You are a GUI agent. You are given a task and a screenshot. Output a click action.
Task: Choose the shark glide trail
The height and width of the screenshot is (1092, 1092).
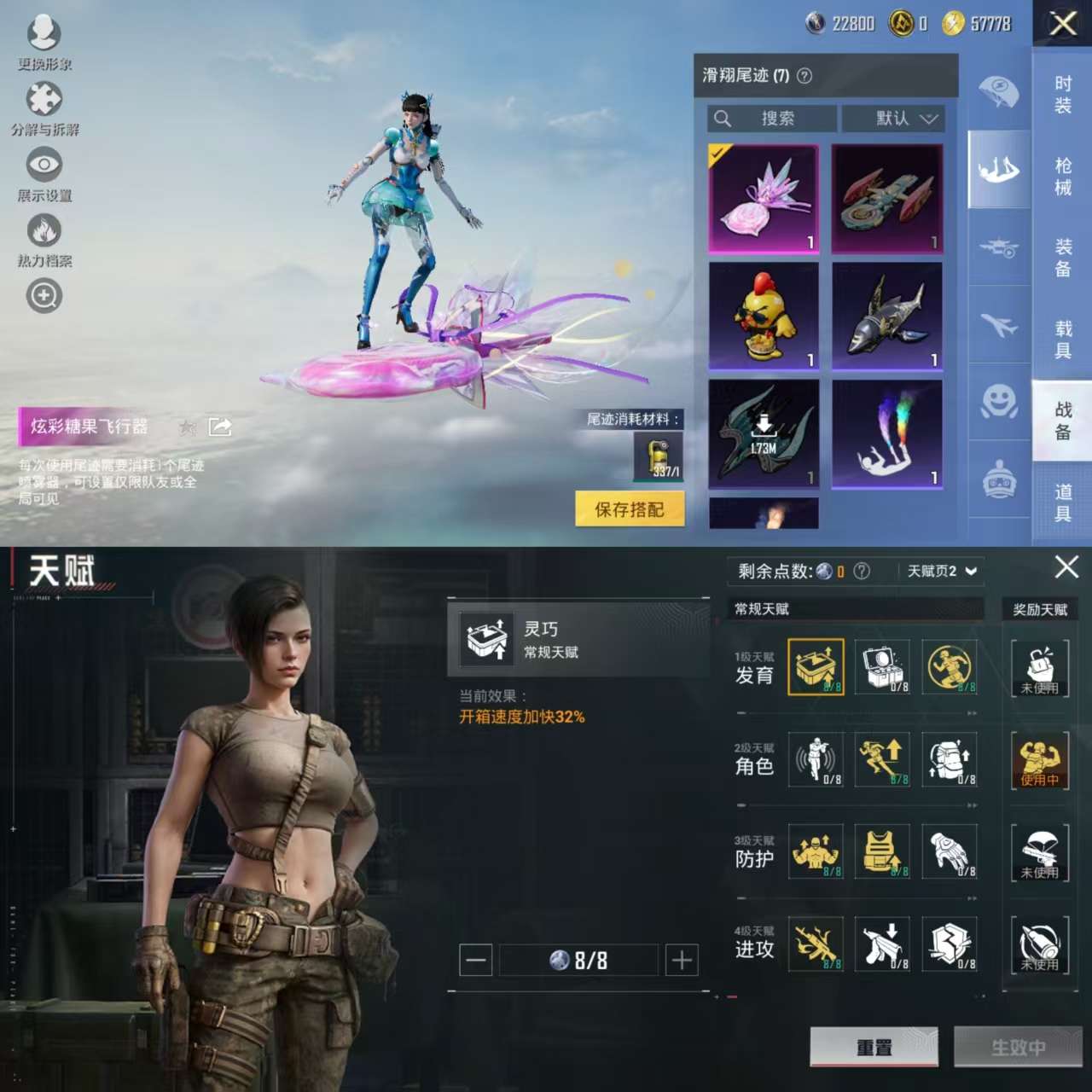pyautogui.click(x=887, y=317)
